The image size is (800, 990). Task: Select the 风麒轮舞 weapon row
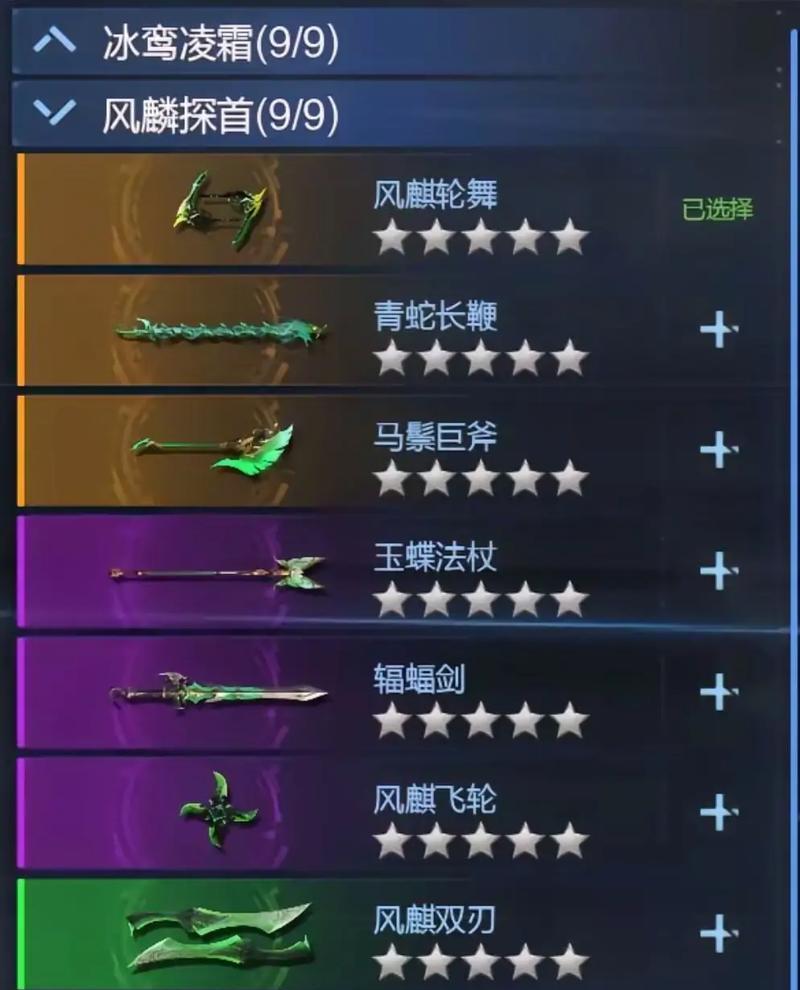(x=400, y=209)
